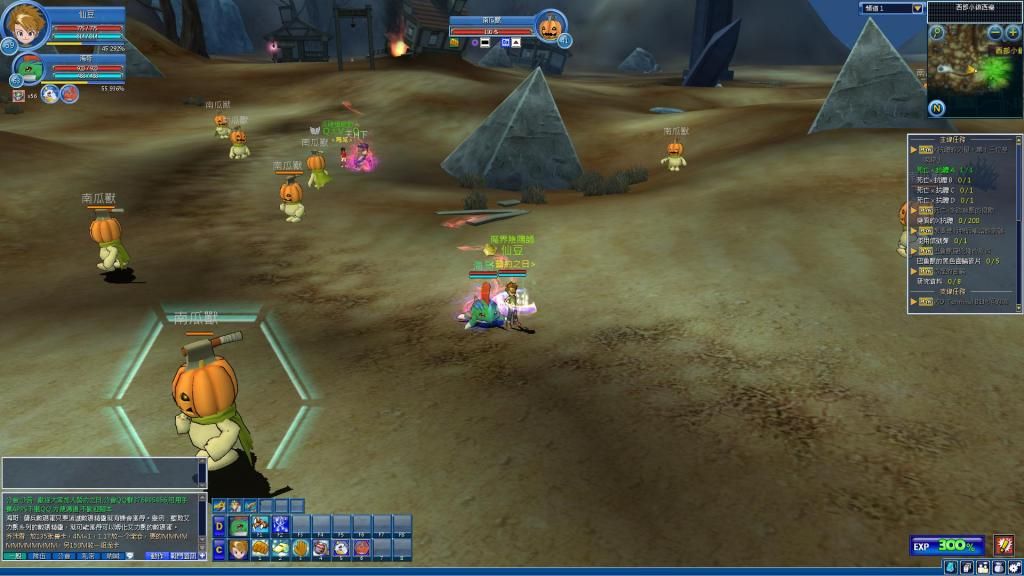Image resolution: width=1024 pixels, height=576 pixels.
Task: Click the yellow exclamation alert icon
Action: pyautogui.click(x=1003, y=545)
